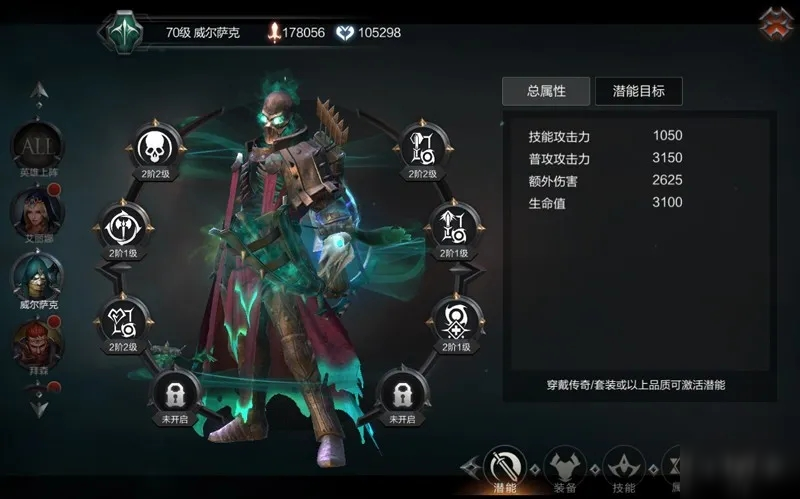The width and height of the screenshot is (800, 499).
Task: Show the 潜能 section in the bottom bar
Action: [505, 466]
